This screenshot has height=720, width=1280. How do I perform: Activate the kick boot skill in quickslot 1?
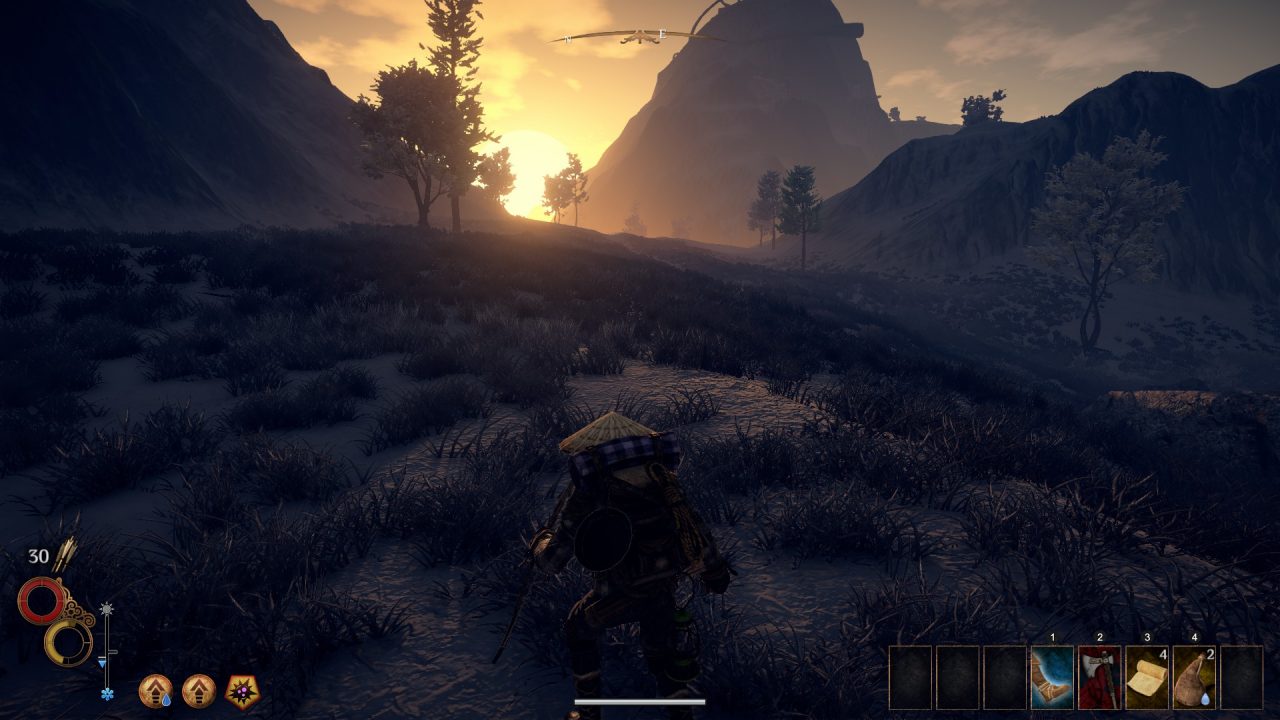[x=1051, y=678]
